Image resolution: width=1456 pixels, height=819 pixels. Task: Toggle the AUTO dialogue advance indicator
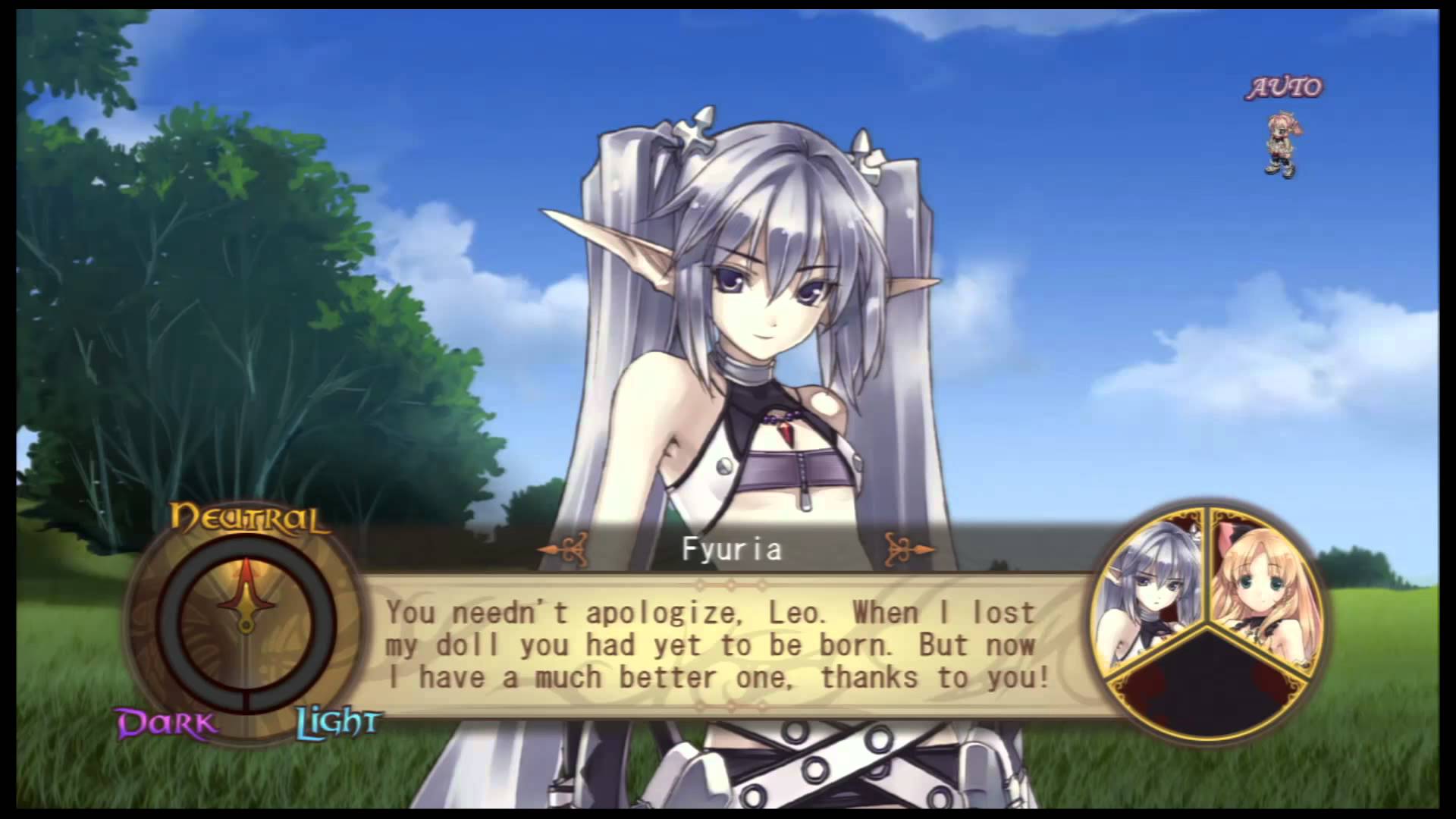[1285, 88]
